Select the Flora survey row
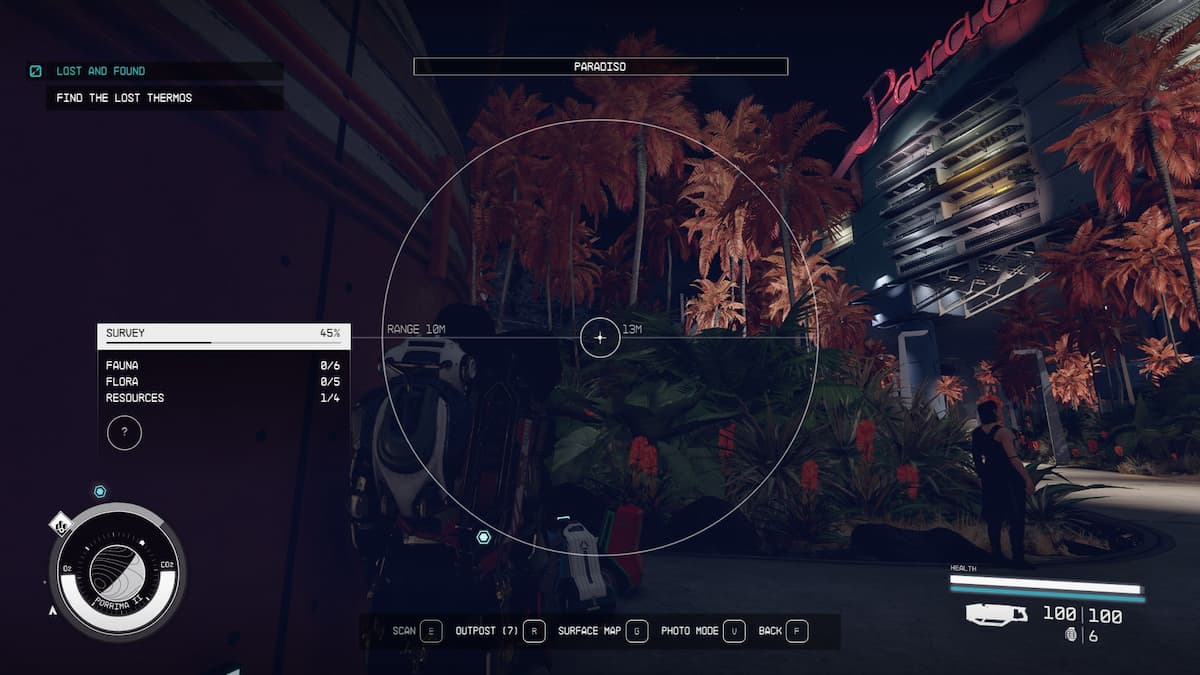 [x=223, y=382]
